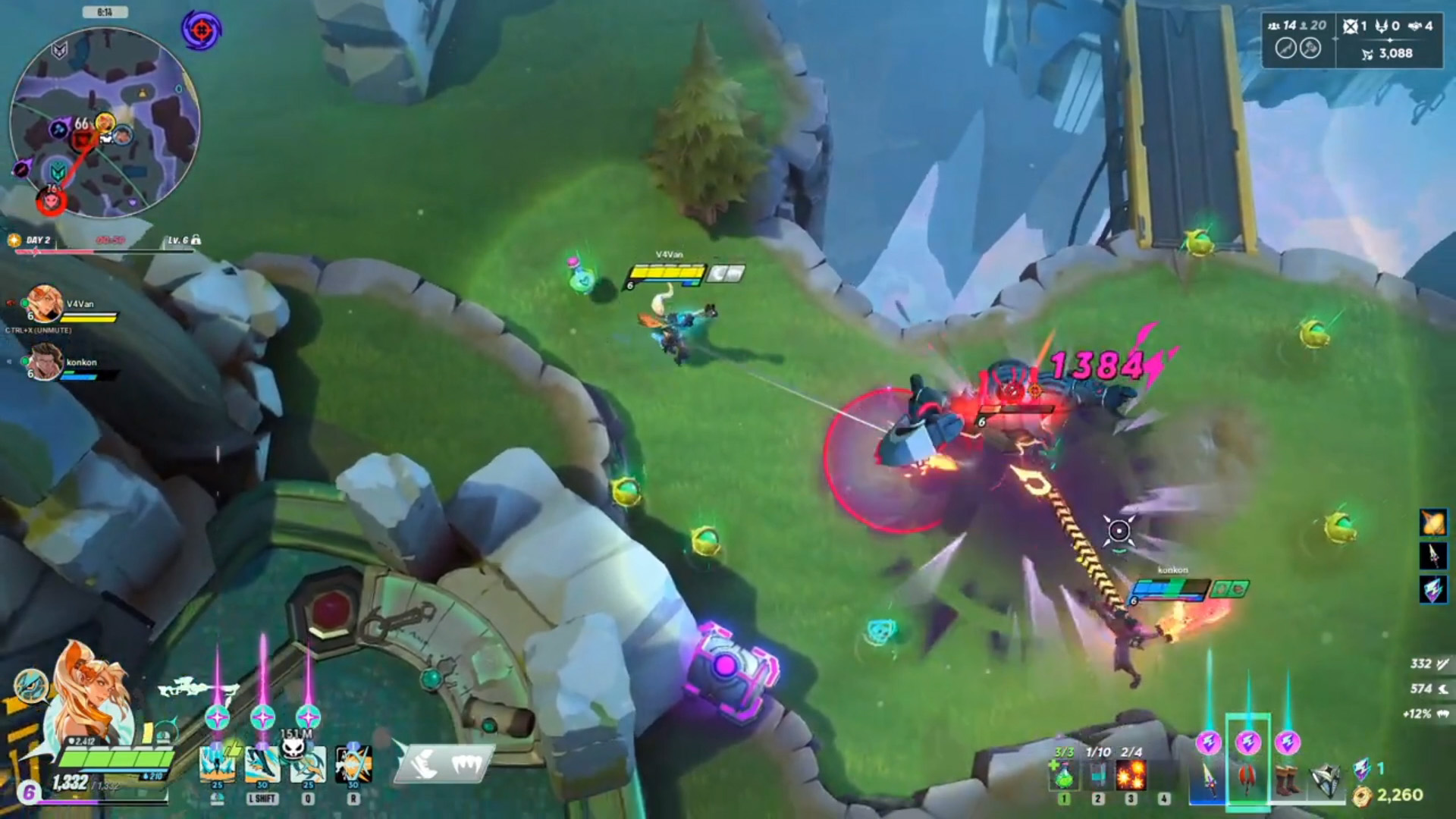
Task: Click the sword buff icon on right edge
Action: click(1433, 556)
